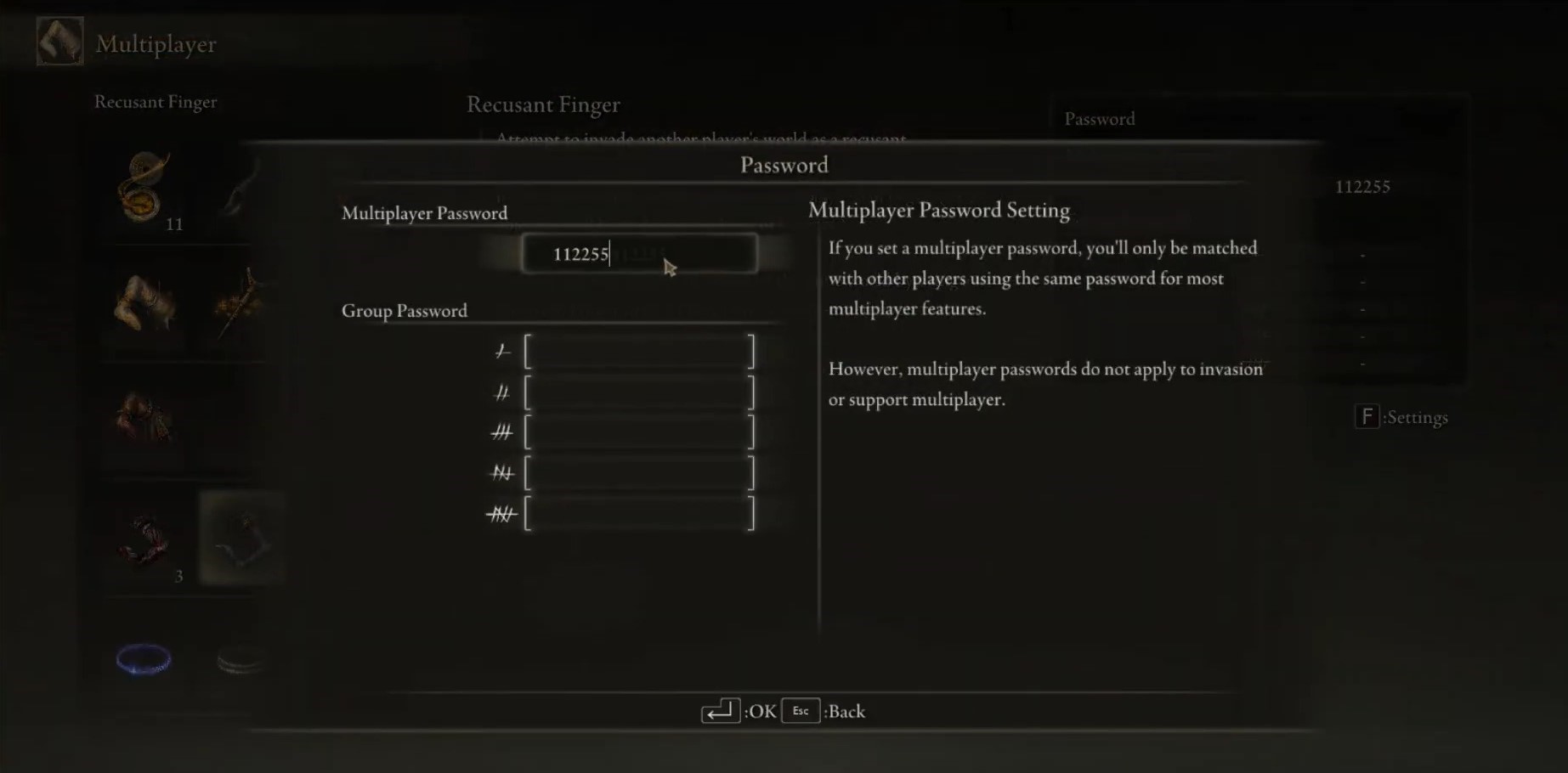The image size is (1568, 773).
Task: Go back using the Esc button
Action: tap(800, 711)
